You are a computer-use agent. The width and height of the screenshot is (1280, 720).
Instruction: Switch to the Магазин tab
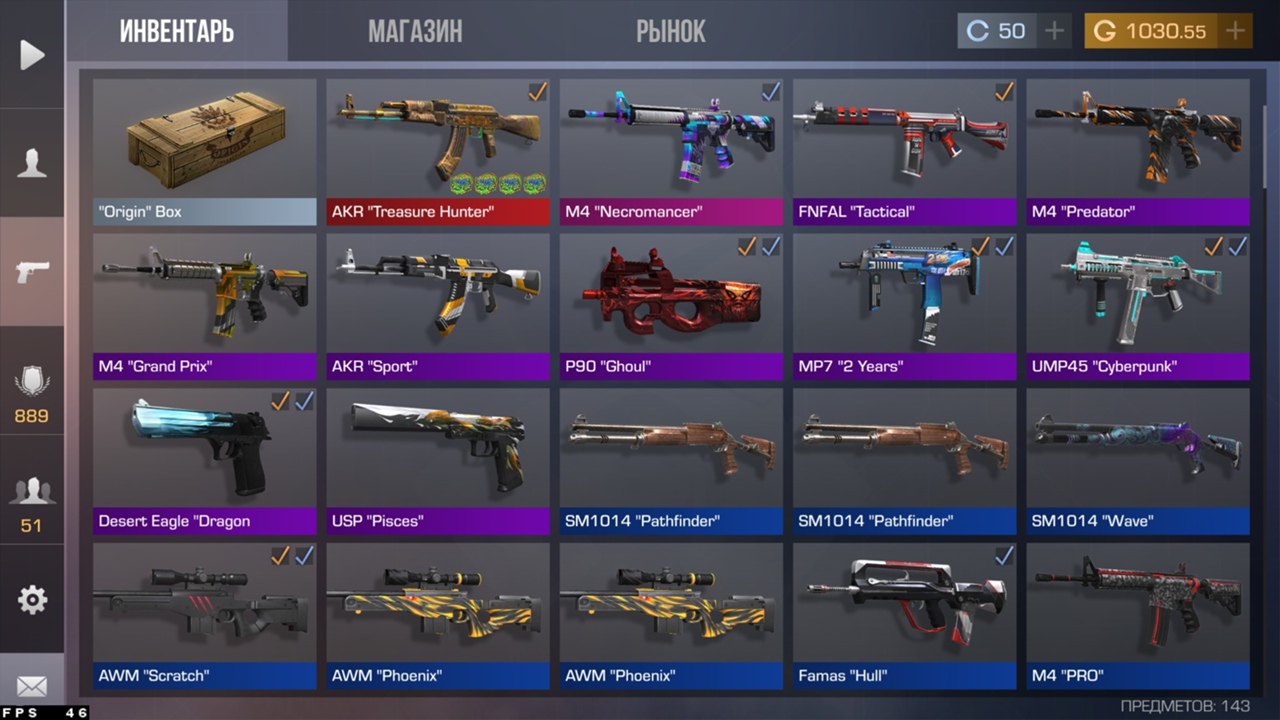click(415, 31)
